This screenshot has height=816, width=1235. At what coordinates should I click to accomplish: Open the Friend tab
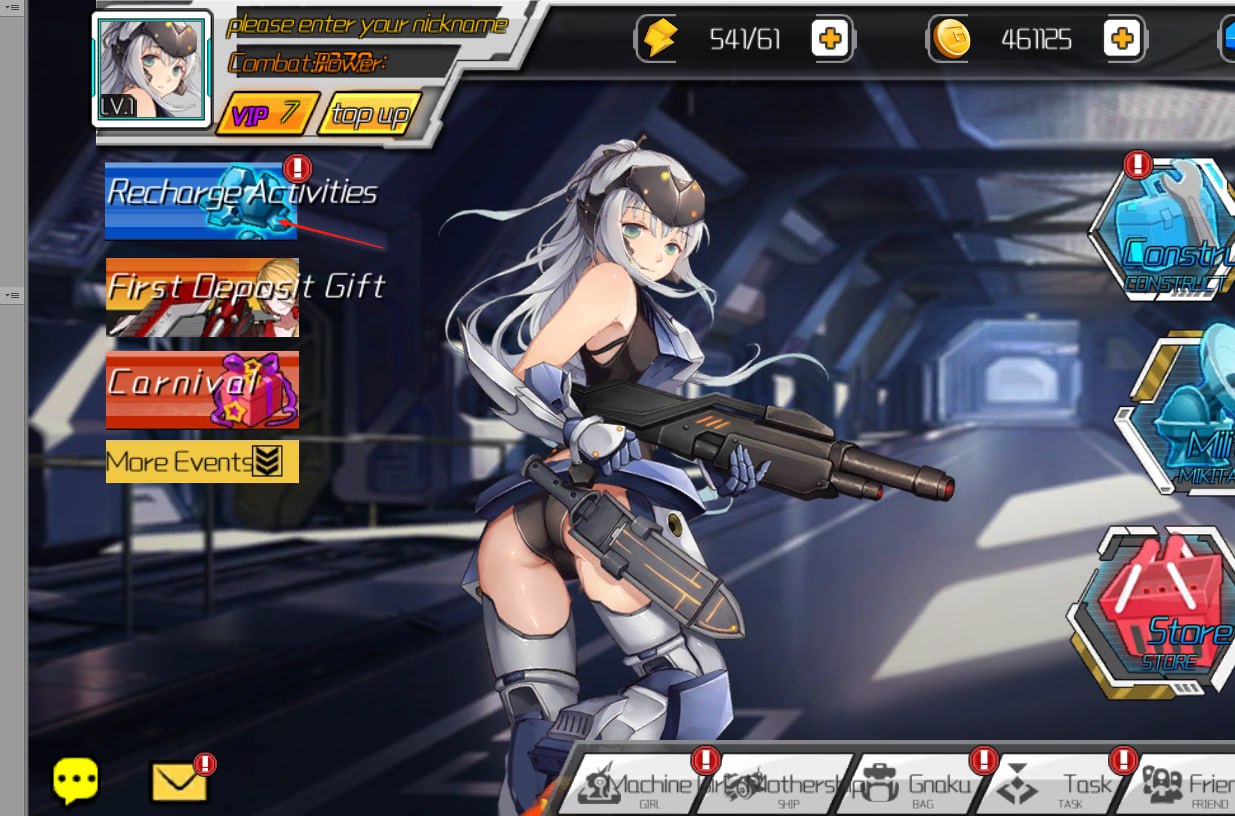(1190, 787)
